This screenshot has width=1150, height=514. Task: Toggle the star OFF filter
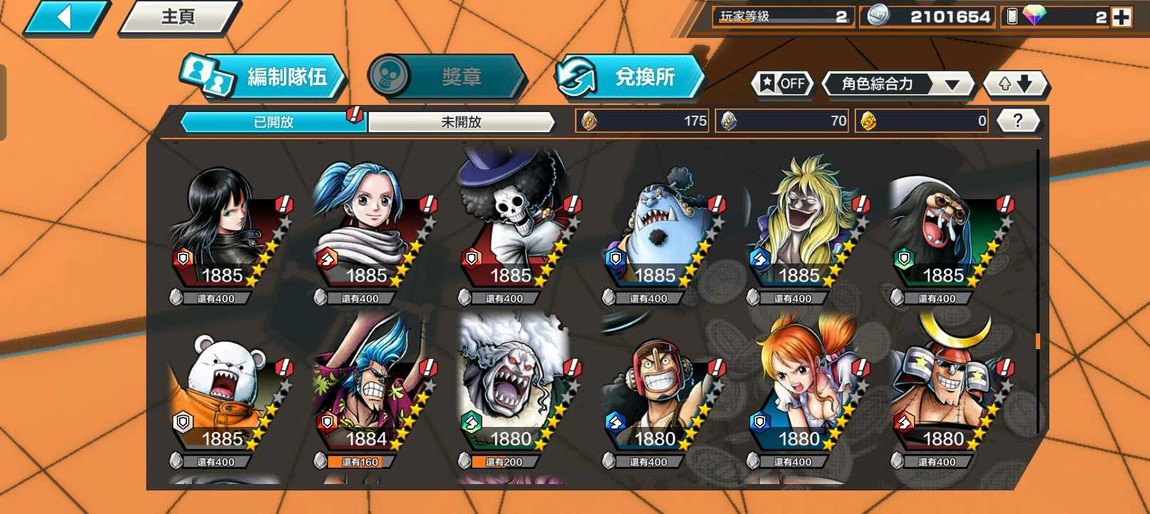coord(782,84)
